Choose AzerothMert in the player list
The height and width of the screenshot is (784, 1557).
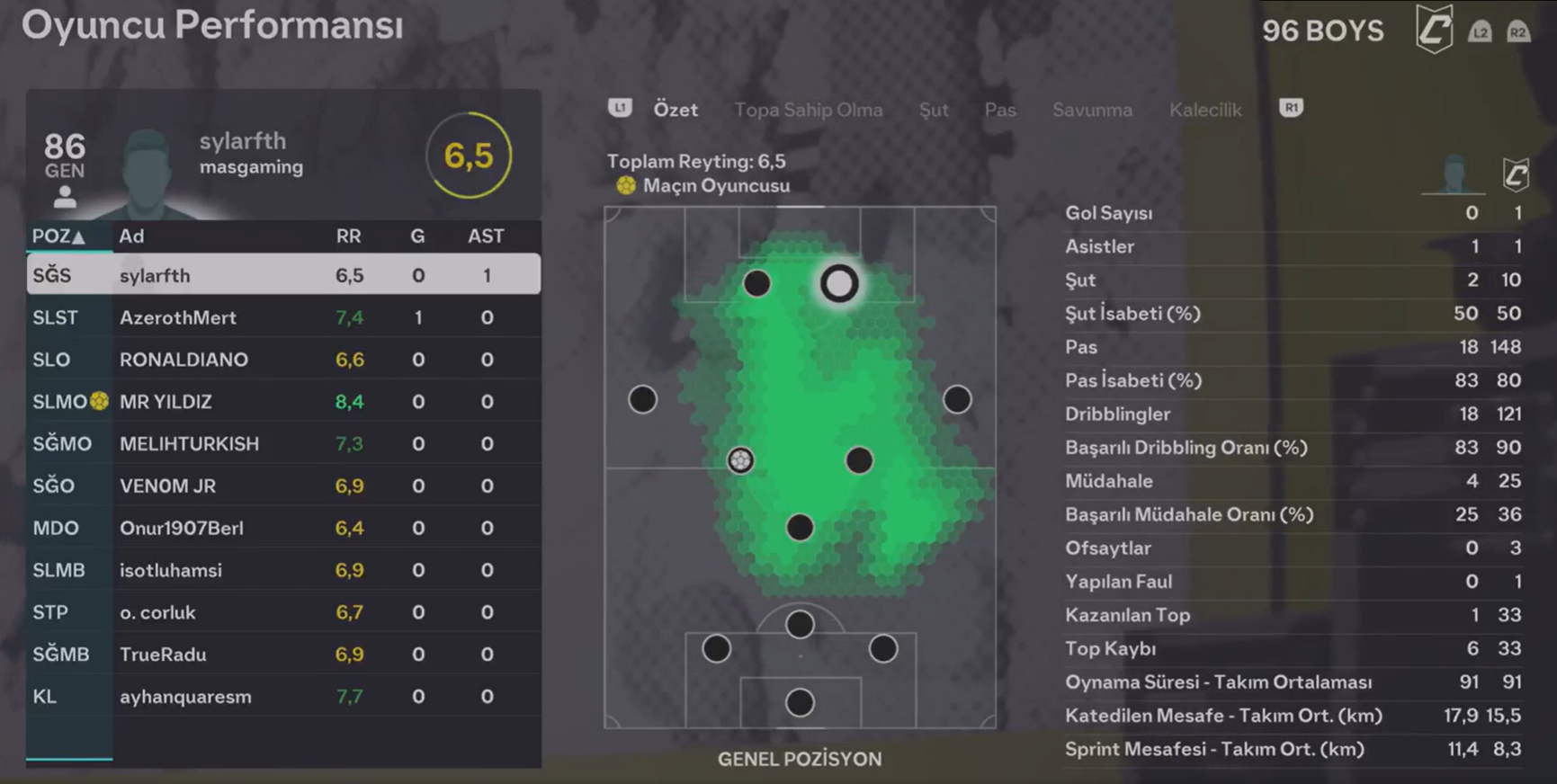283,317
